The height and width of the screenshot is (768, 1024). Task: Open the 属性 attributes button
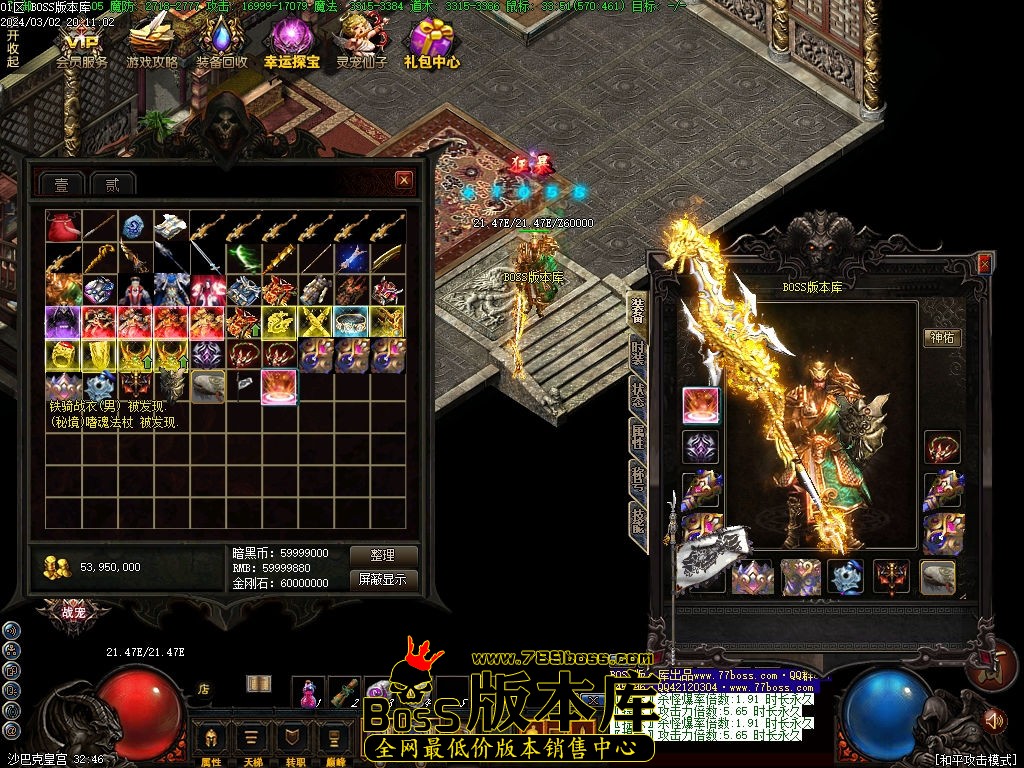211,744
